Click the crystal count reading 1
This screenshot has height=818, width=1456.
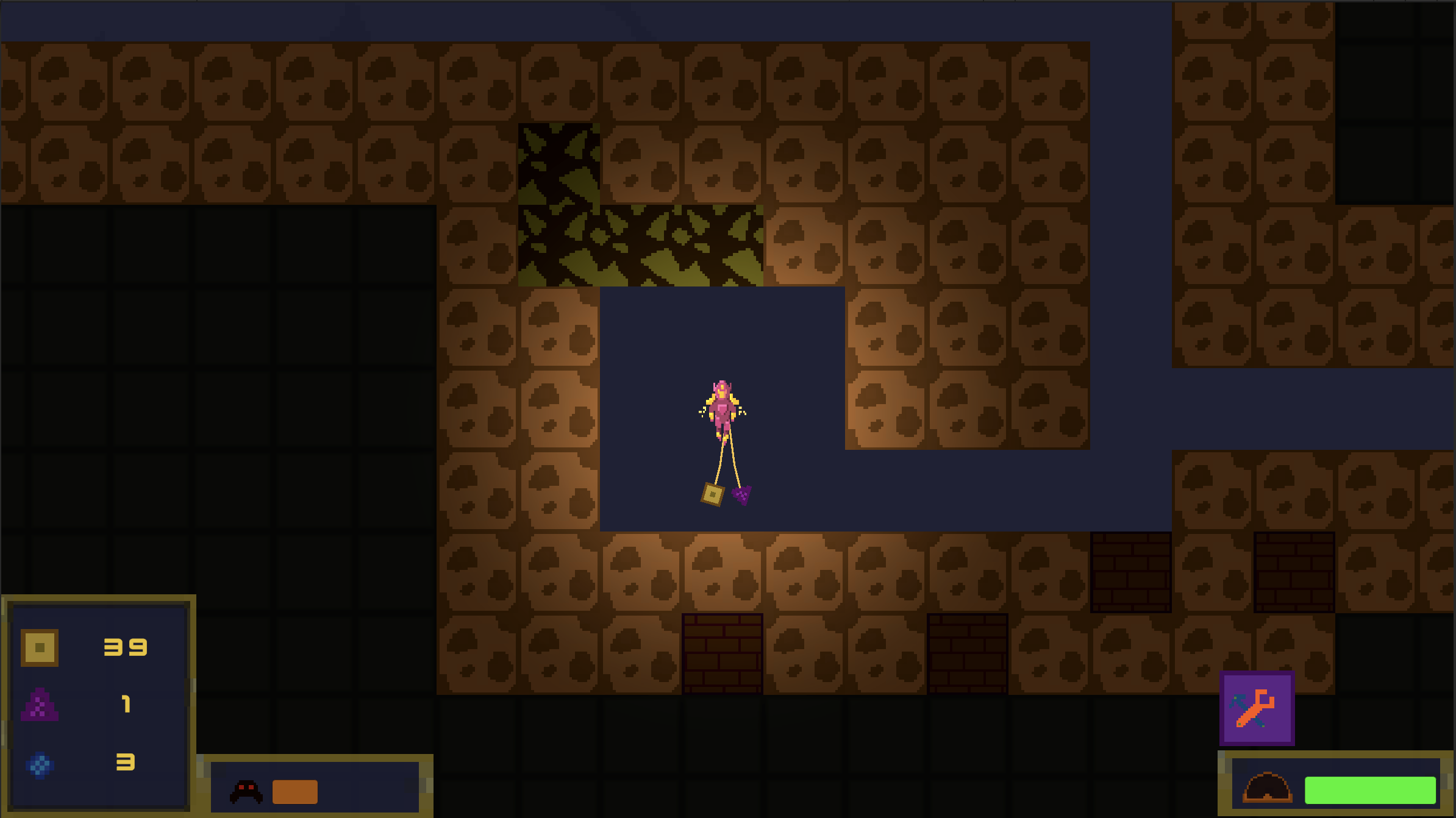[x=126, y=704]
